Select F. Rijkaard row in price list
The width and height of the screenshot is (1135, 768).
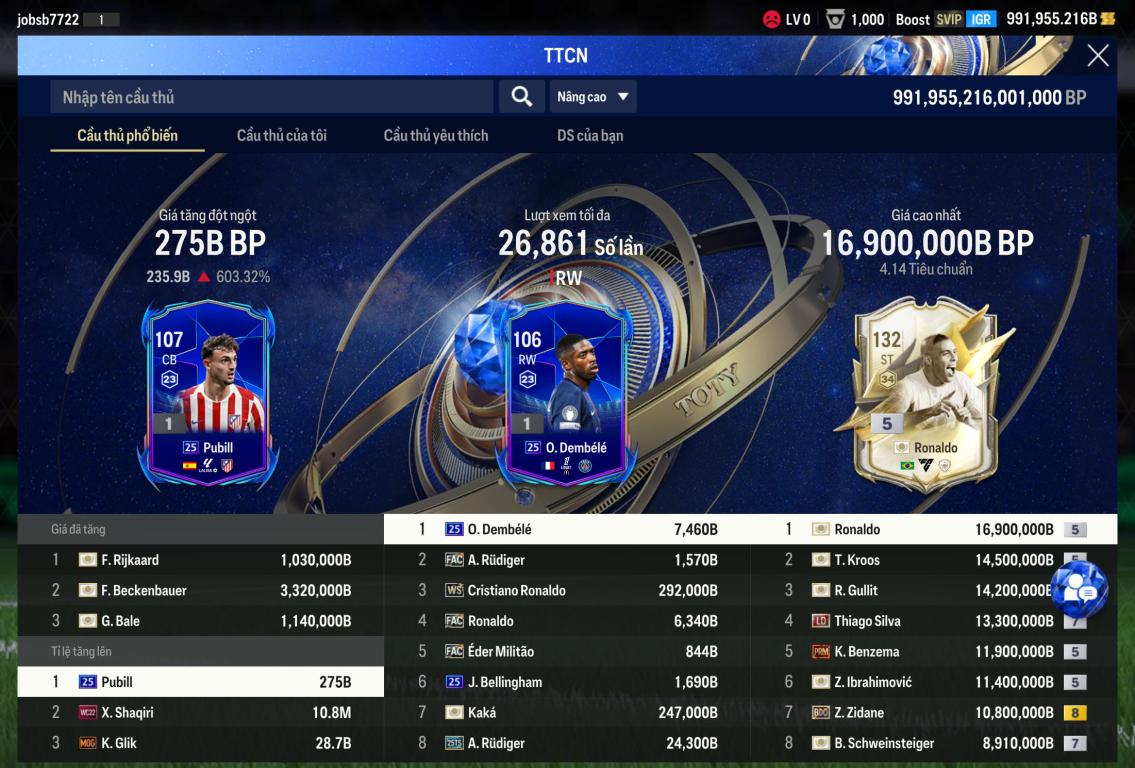click(200, 560)
